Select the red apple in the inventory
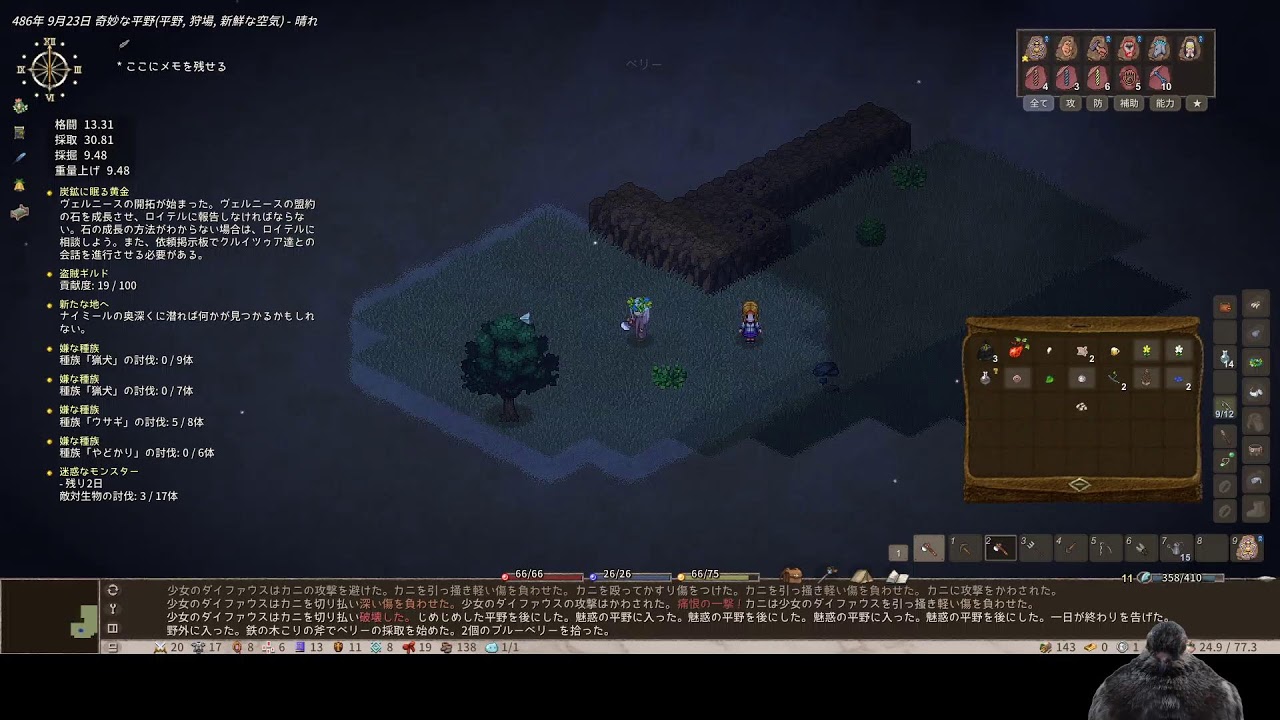 tap(1019, 348)
